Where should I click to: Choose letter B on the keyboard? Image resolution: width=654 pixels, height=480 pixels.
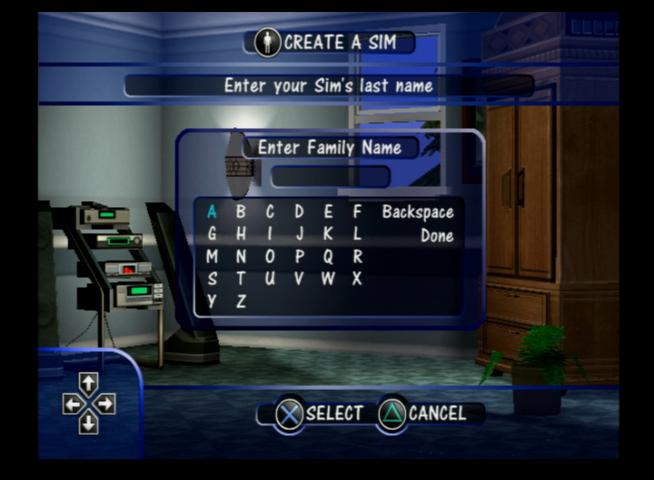click(241, 211)
